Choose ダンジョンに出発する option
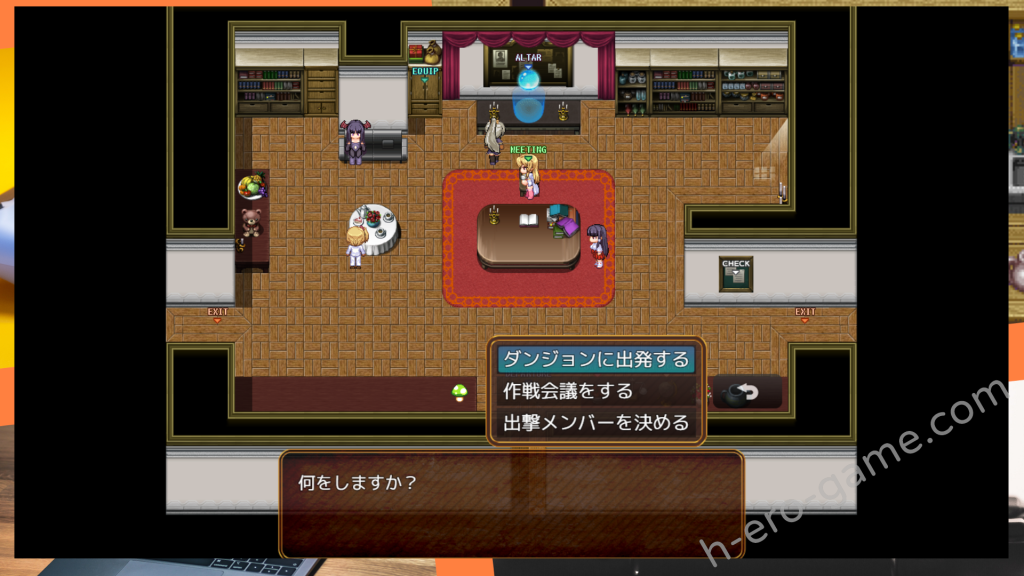 tap(597, 359)
